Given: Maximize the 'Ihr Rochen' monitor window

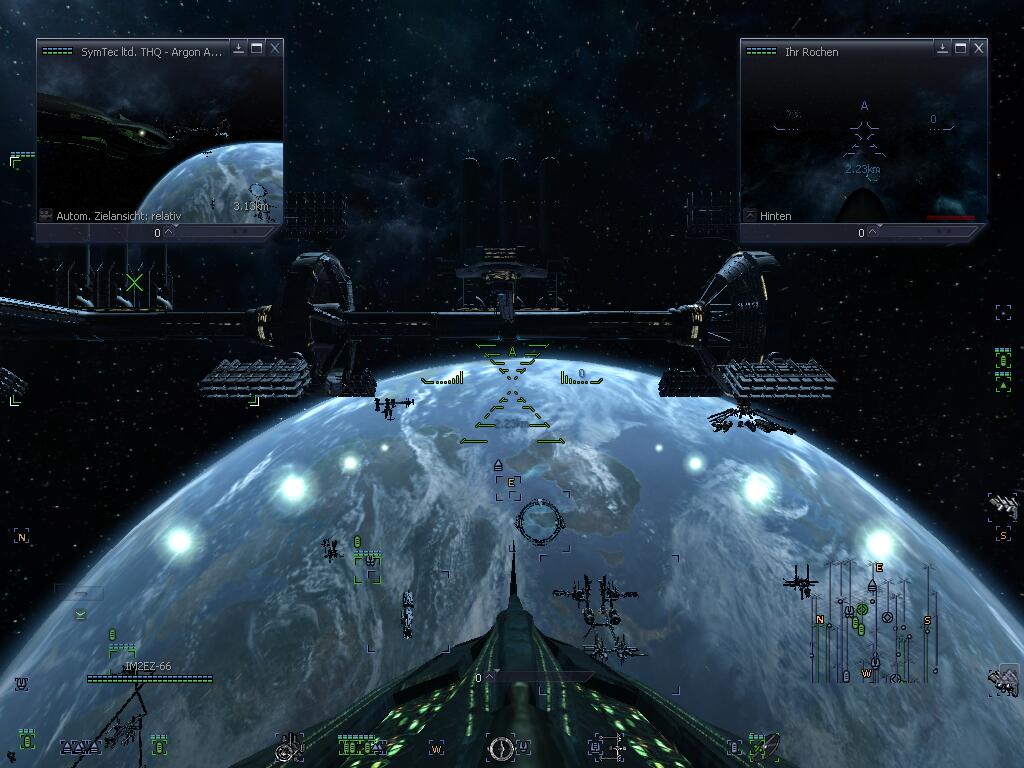Looking at the screenshot, I should (961, 48).
